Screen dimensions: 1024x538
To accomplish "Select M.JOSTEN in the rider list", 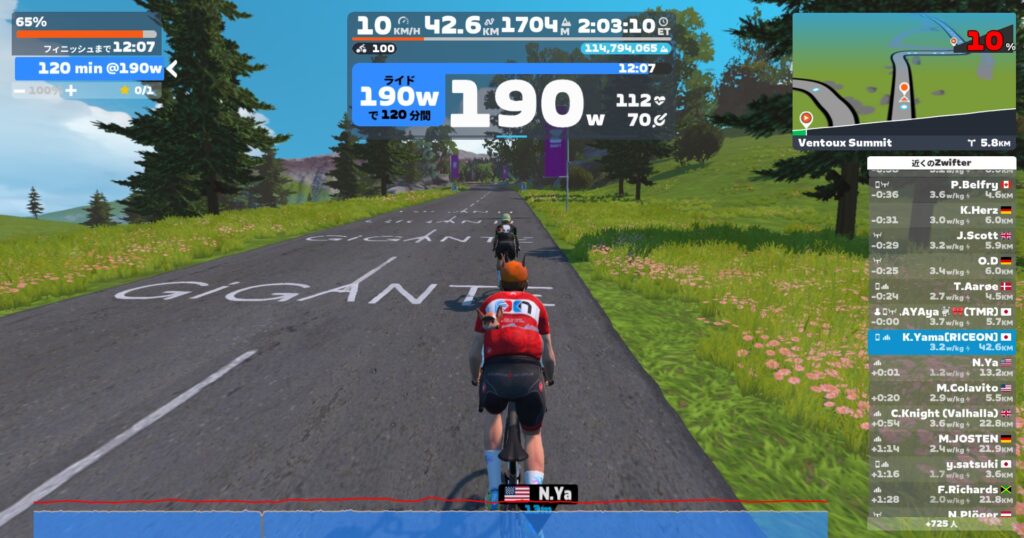I will coord(941,443).
